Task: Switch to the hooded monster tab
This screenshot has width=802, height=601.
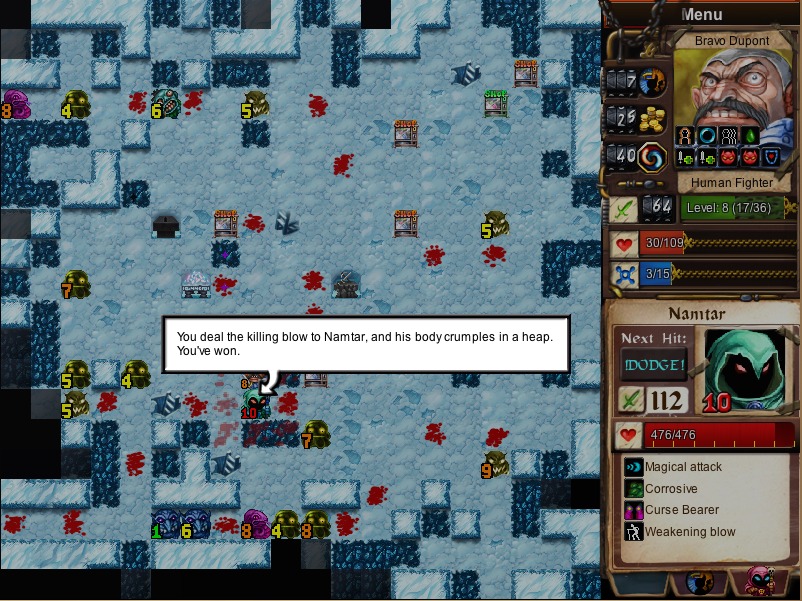Action: pos(758,583)
